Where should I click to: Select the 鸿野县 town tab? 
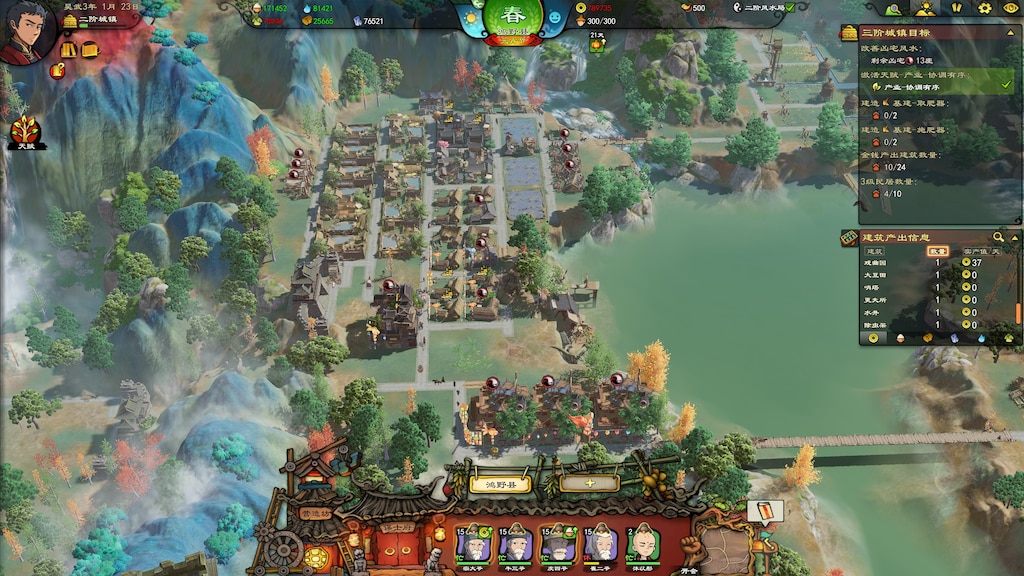pos(500,484)
